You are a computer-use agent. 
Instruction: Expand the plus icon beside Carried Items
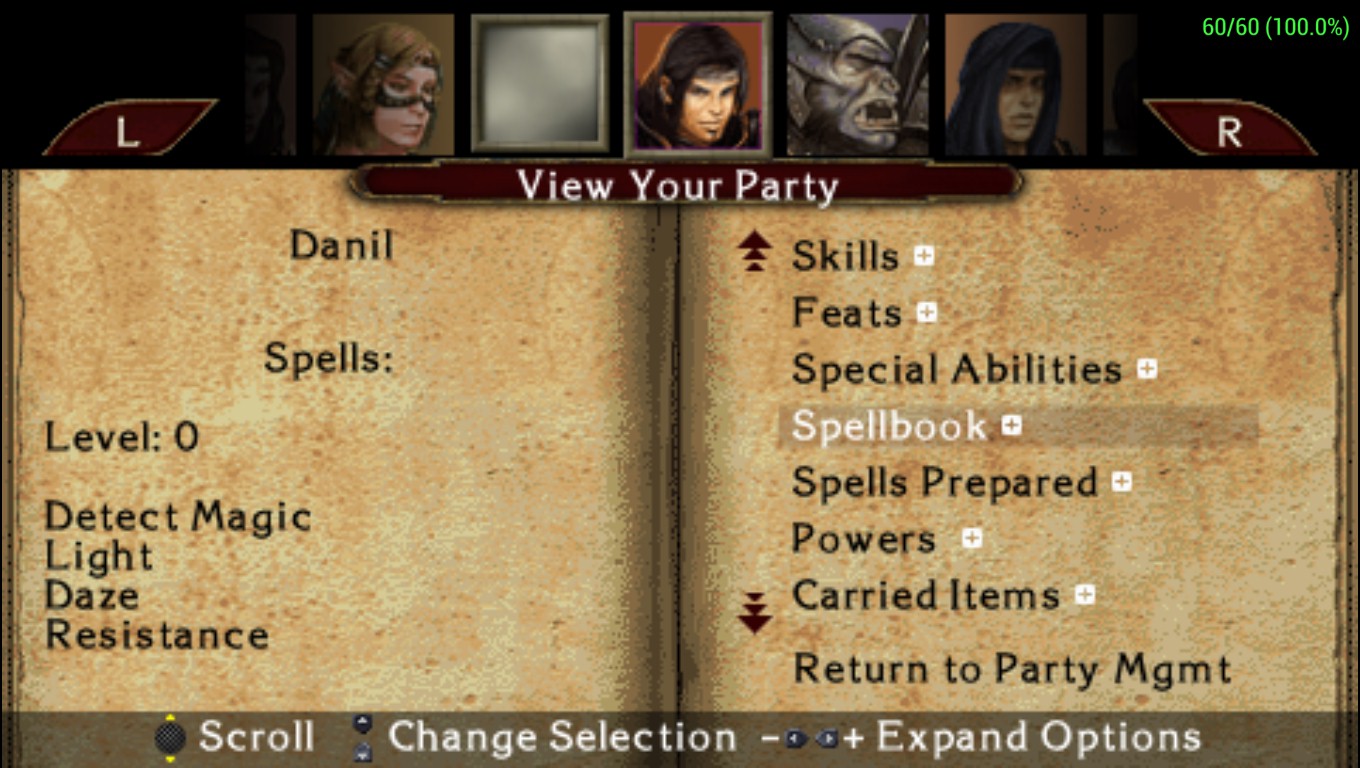[x=1085, y=596]
